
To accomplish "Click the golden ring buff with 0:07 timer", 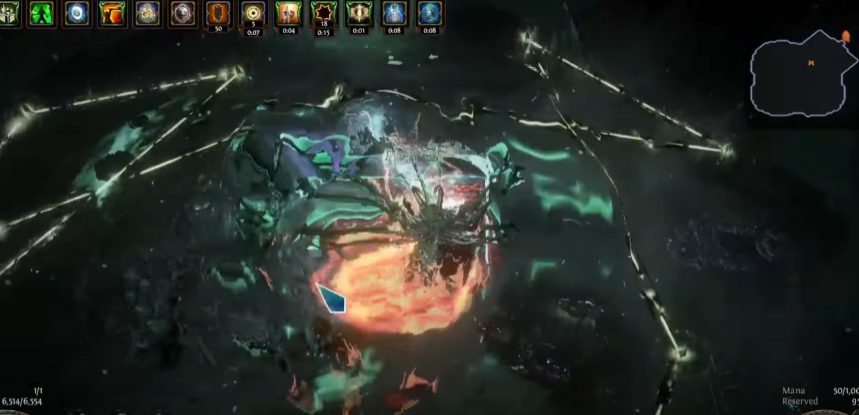I will (252, 13).
